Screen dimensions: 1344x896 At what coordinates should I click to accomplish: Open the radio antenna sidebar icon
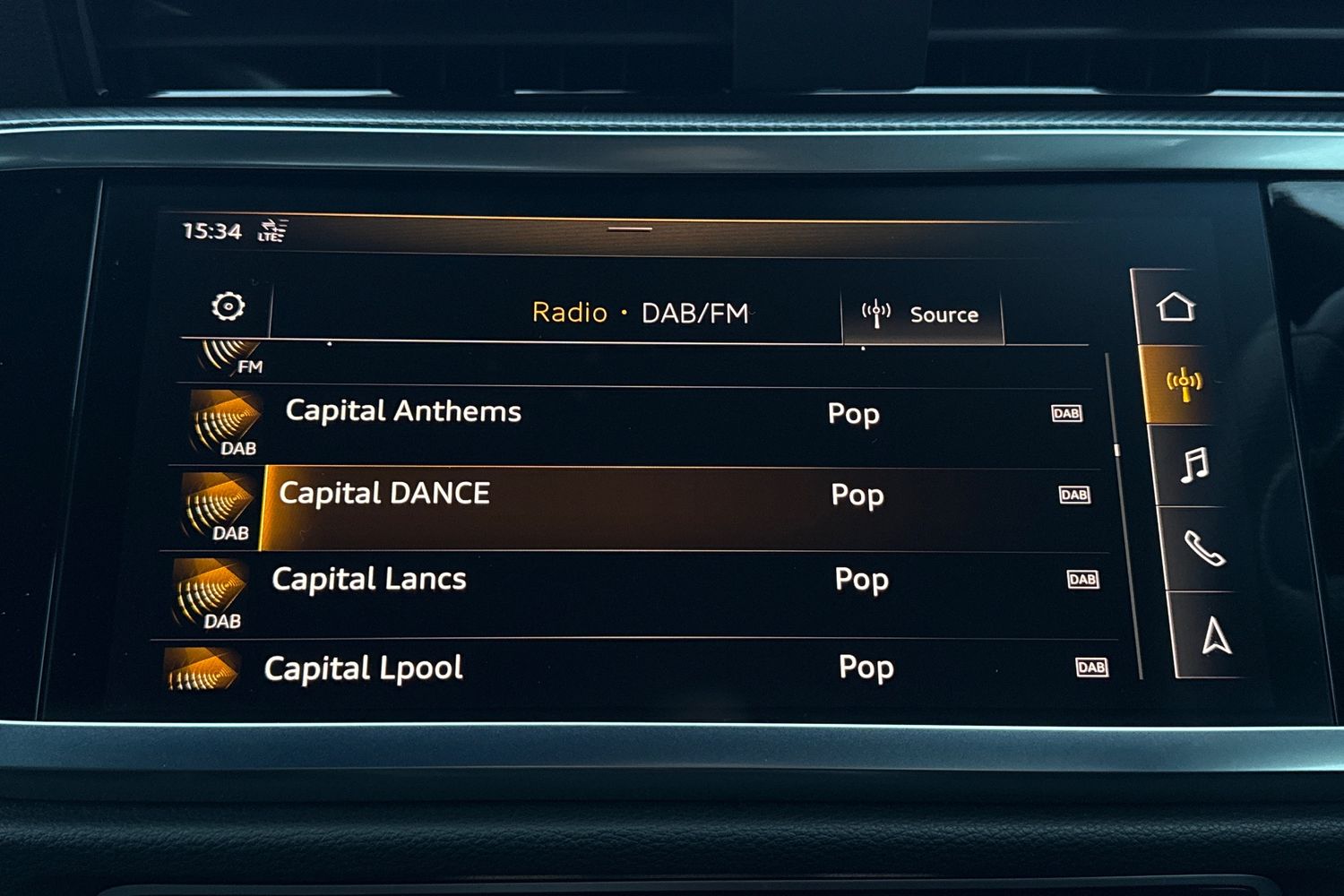coord(1184,384)
